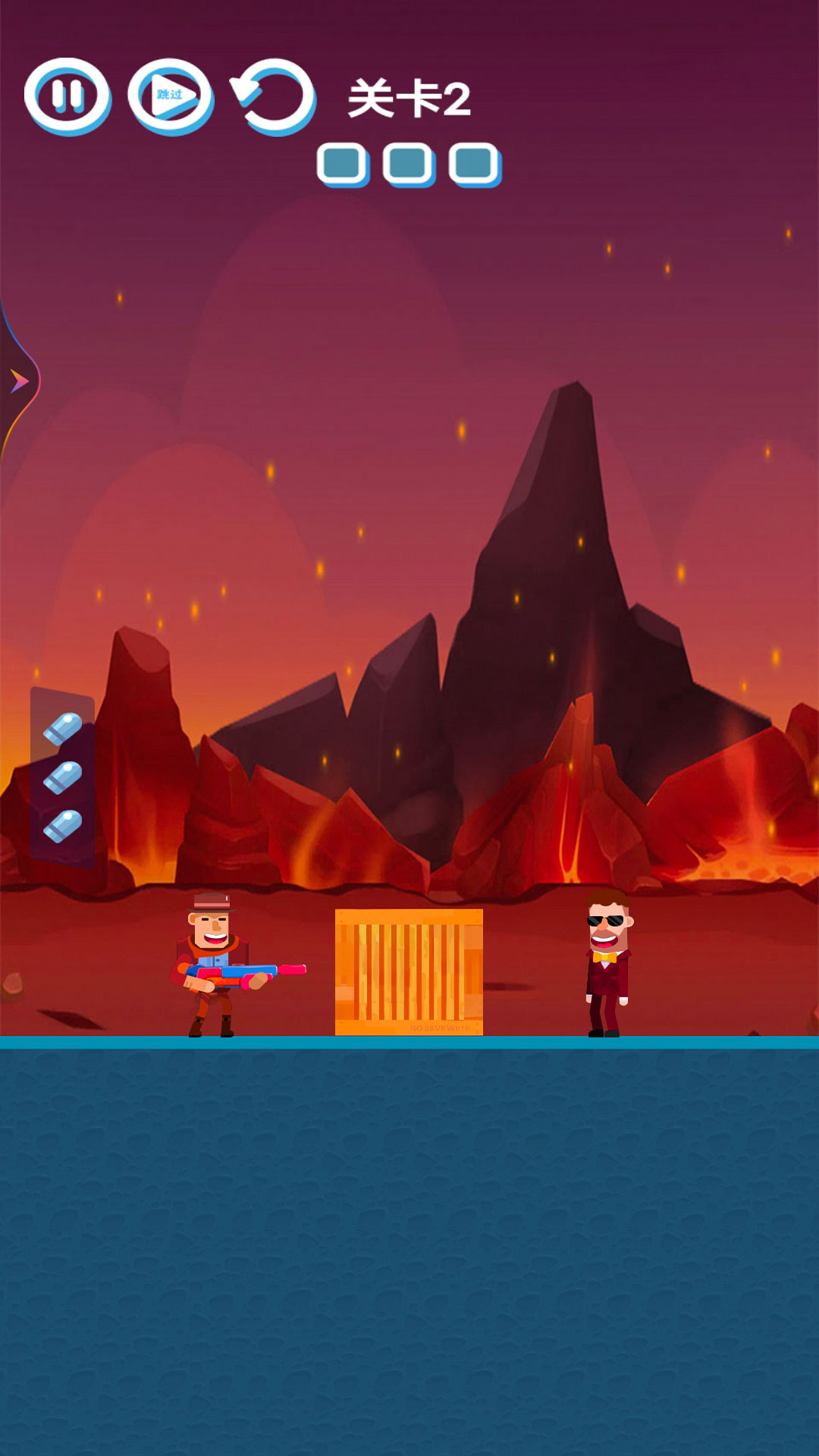Pause the game
This screenshot has height=1456, width=819.
click(67, 96)
